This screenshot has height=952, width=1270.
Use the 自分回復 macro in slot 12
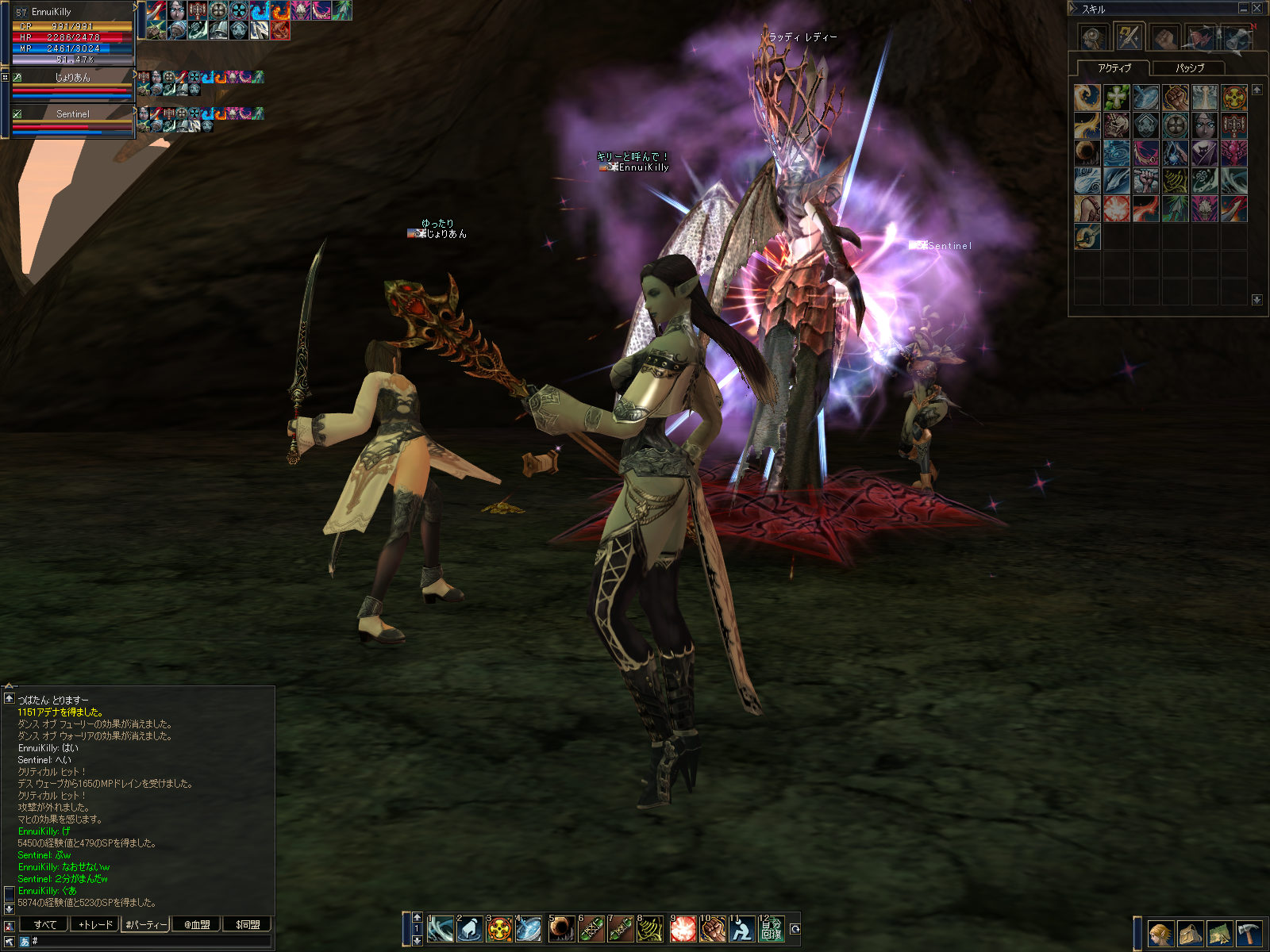(772, 929)
